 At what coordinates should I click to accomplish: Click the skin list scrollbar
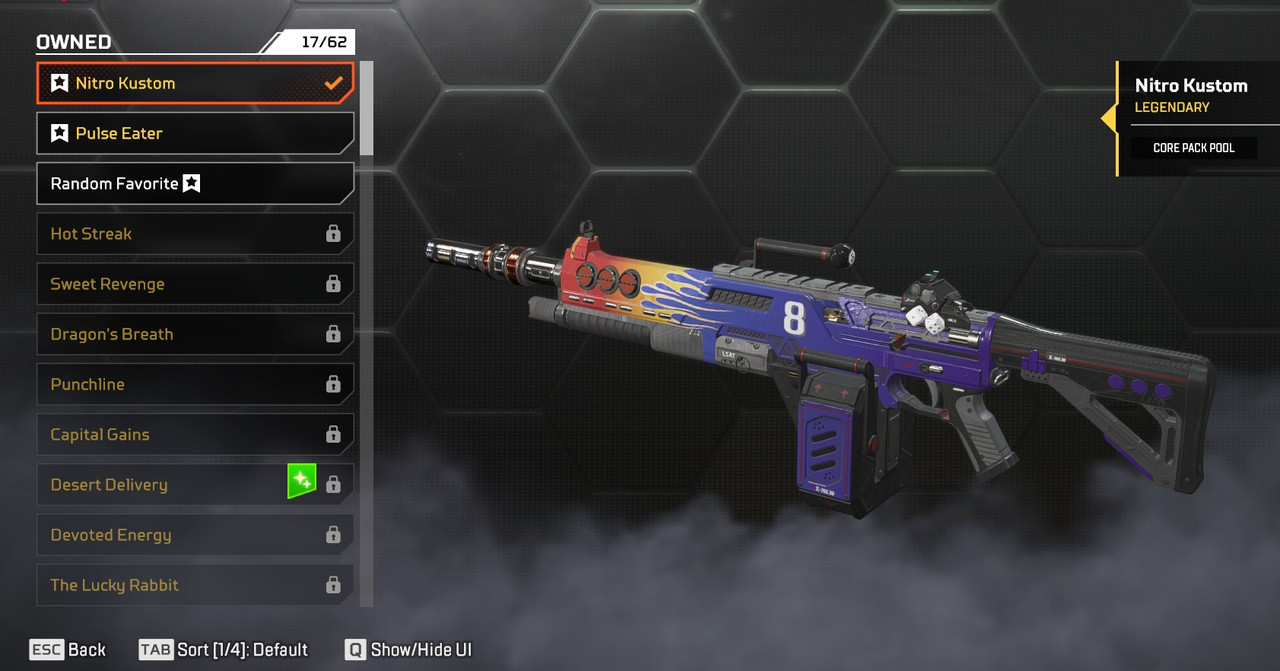[x=366, y=108]
